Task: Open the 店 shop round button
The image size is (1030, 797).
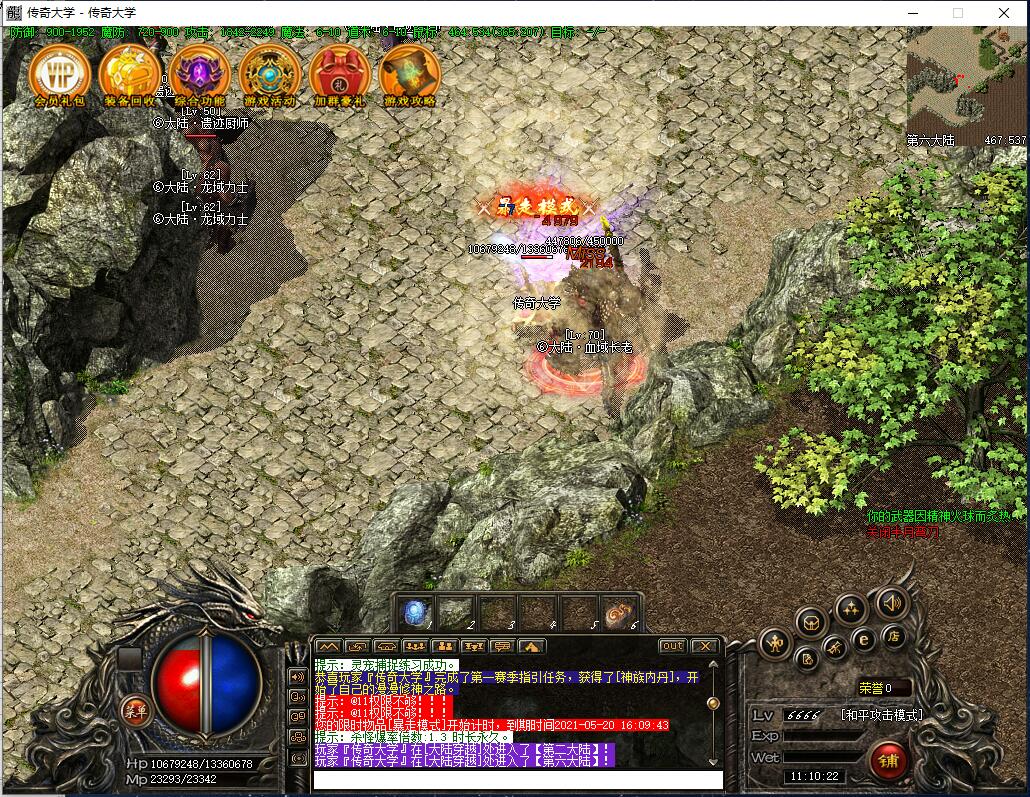Action: tap(892, 635)
